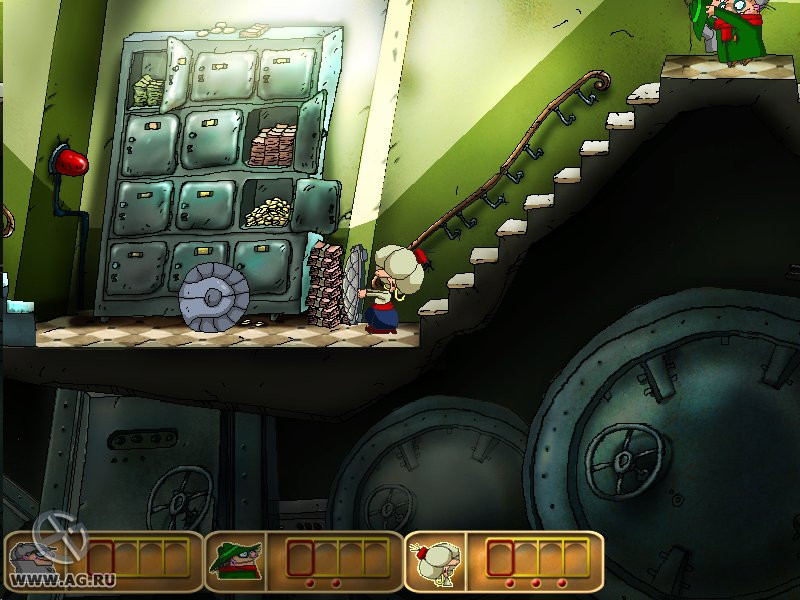800x600 pixels.
Task: Choose the white-bun granny character portrait
Action: click(x=436, y=562)
